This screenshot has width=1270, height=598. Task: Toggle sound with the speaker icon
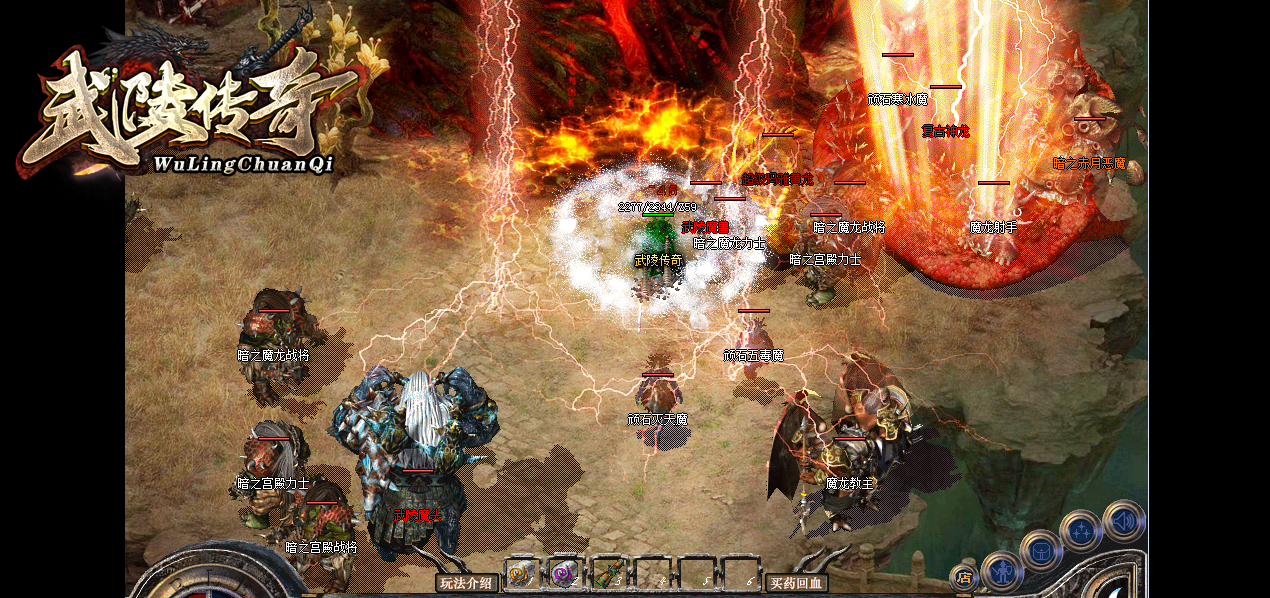pos(1123,520)
